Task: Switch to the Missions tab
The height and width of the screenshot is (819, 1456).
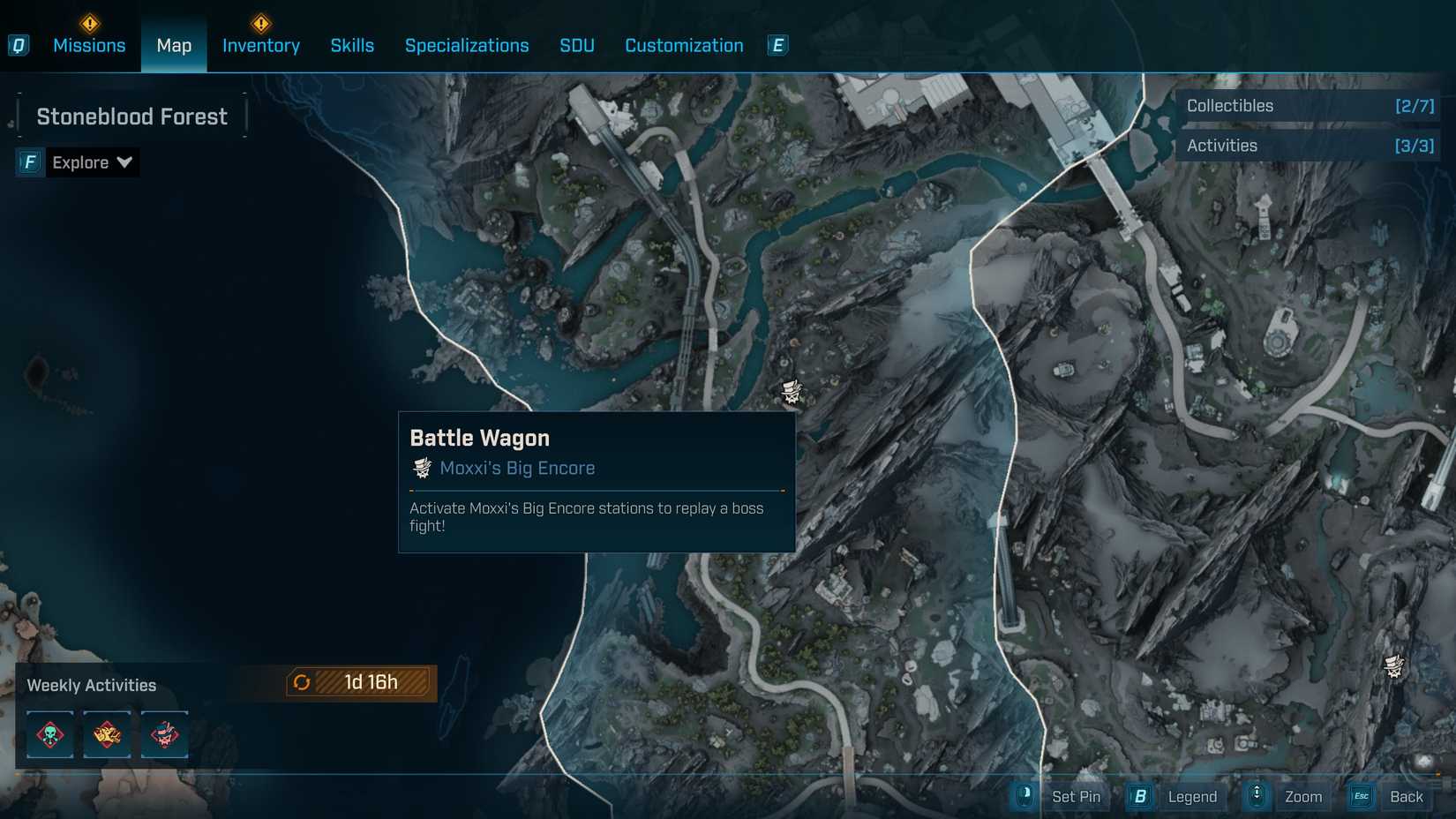Action: click(89, 45)
